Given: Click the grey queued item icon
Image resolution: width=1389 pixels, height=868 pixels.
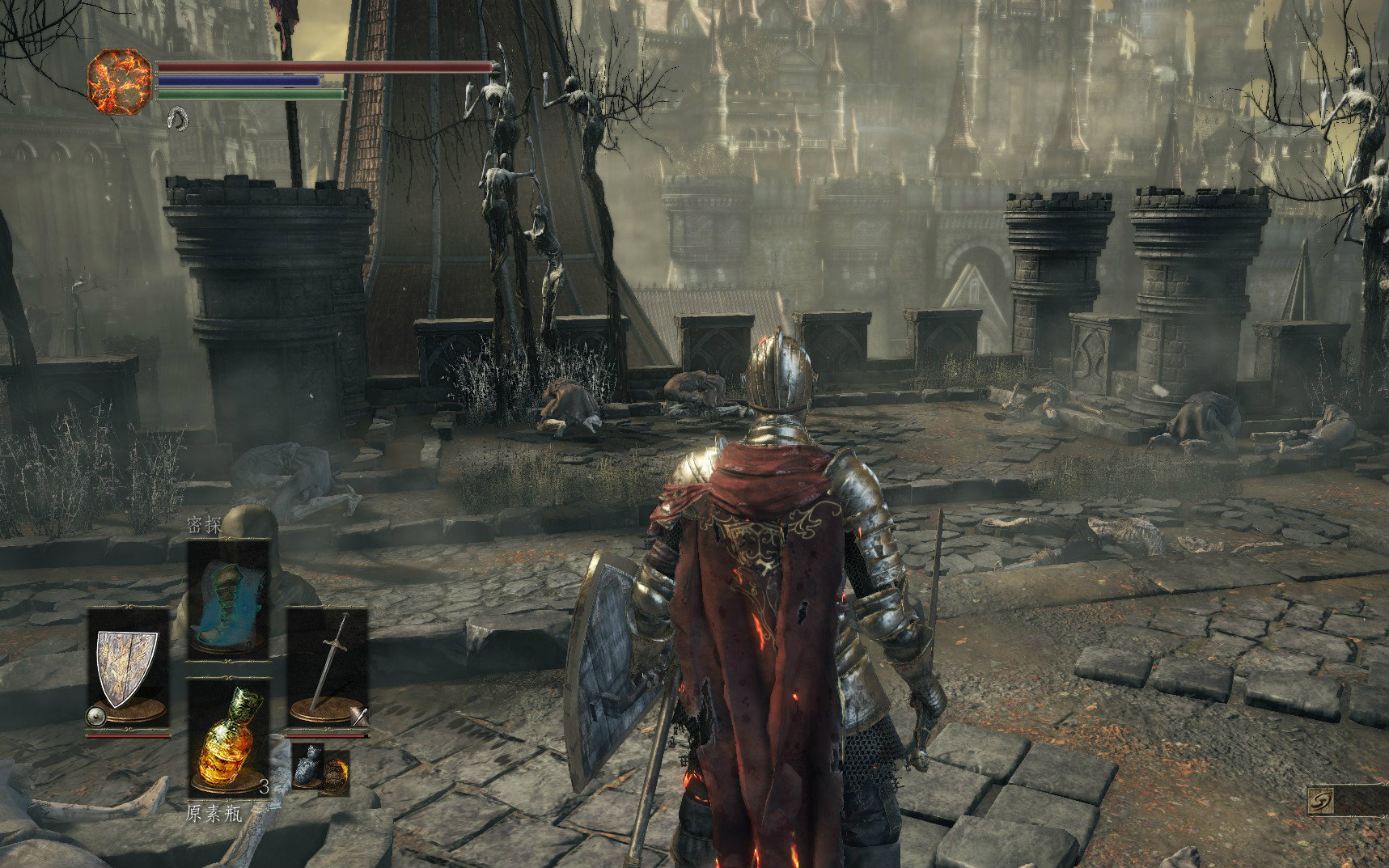Looking at the screenshot, I should [307, 764].
